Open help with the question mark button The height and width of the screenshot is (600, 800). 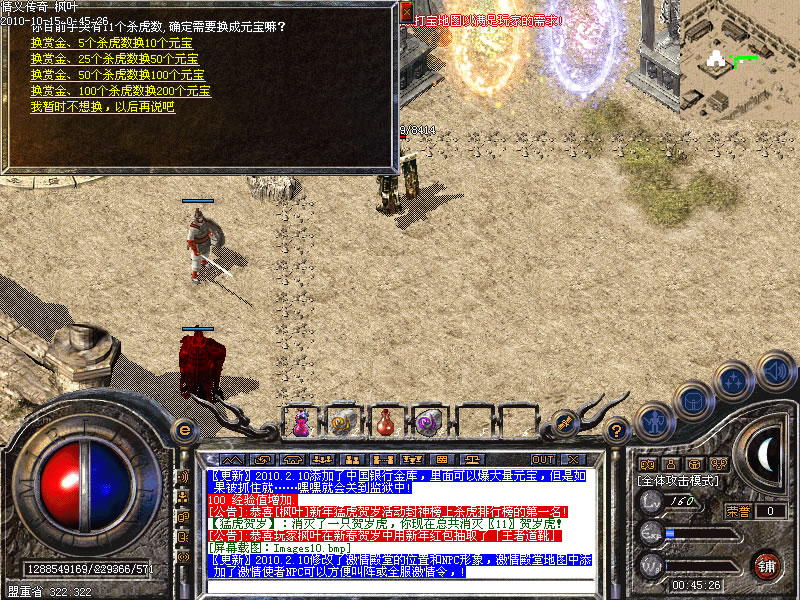pyautogui.click(x=617, y=430)
